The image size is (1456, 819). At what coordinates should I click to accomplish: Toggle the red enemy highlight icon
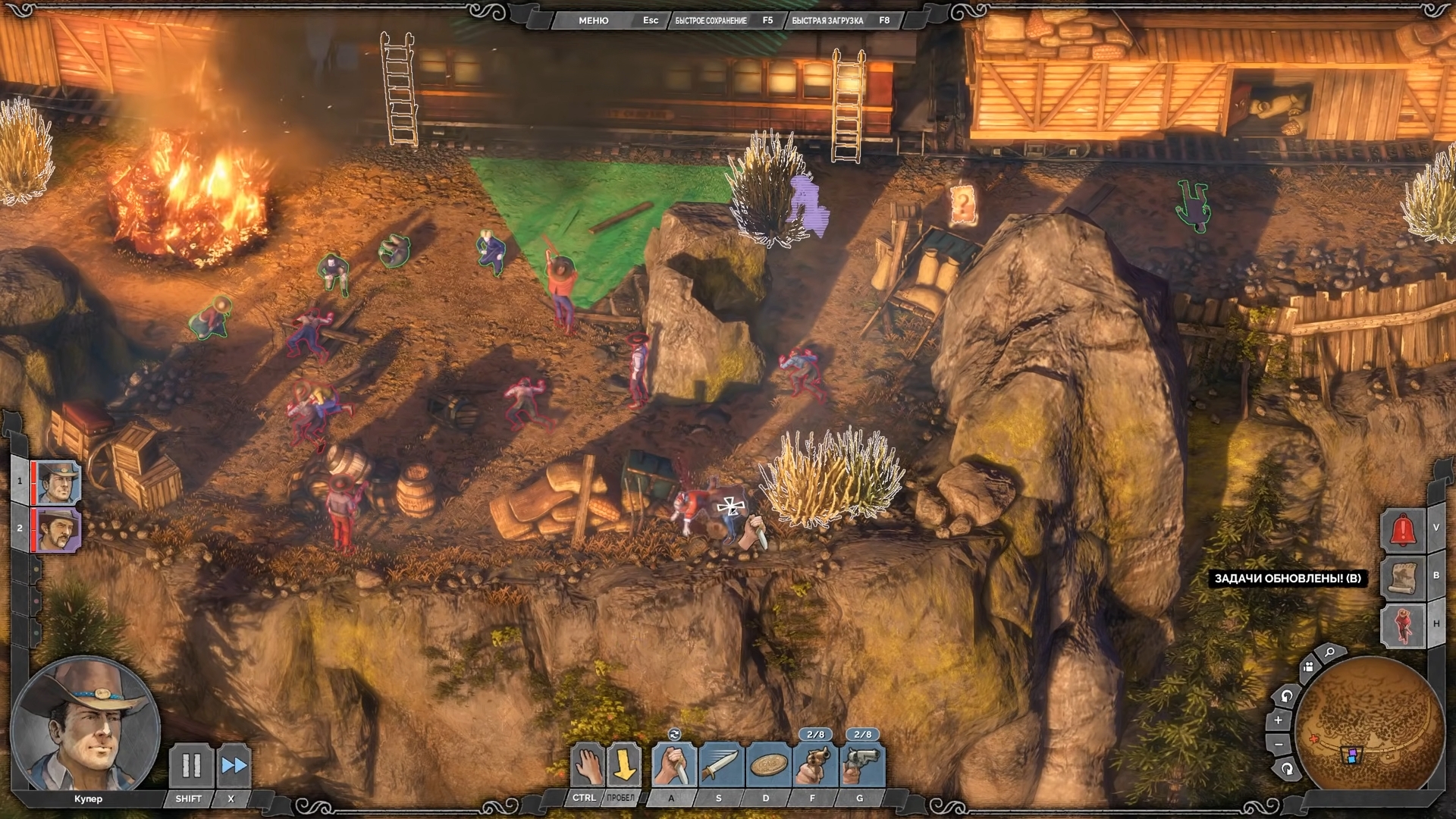point(1402,625)
